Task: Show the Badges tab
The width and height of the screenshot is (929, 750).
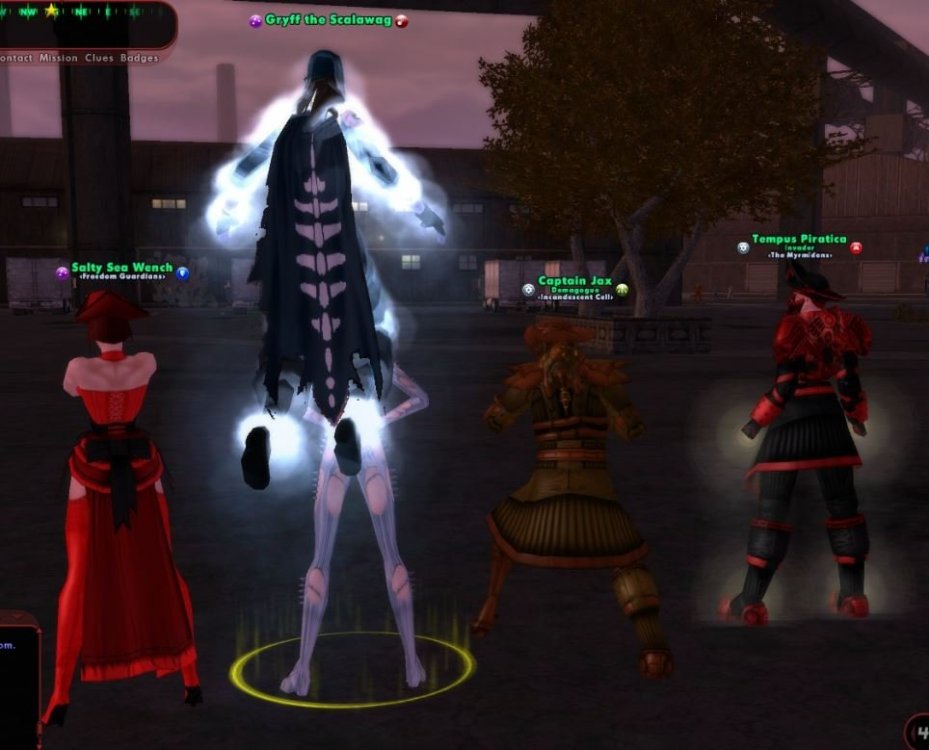Action: point(139,58)
